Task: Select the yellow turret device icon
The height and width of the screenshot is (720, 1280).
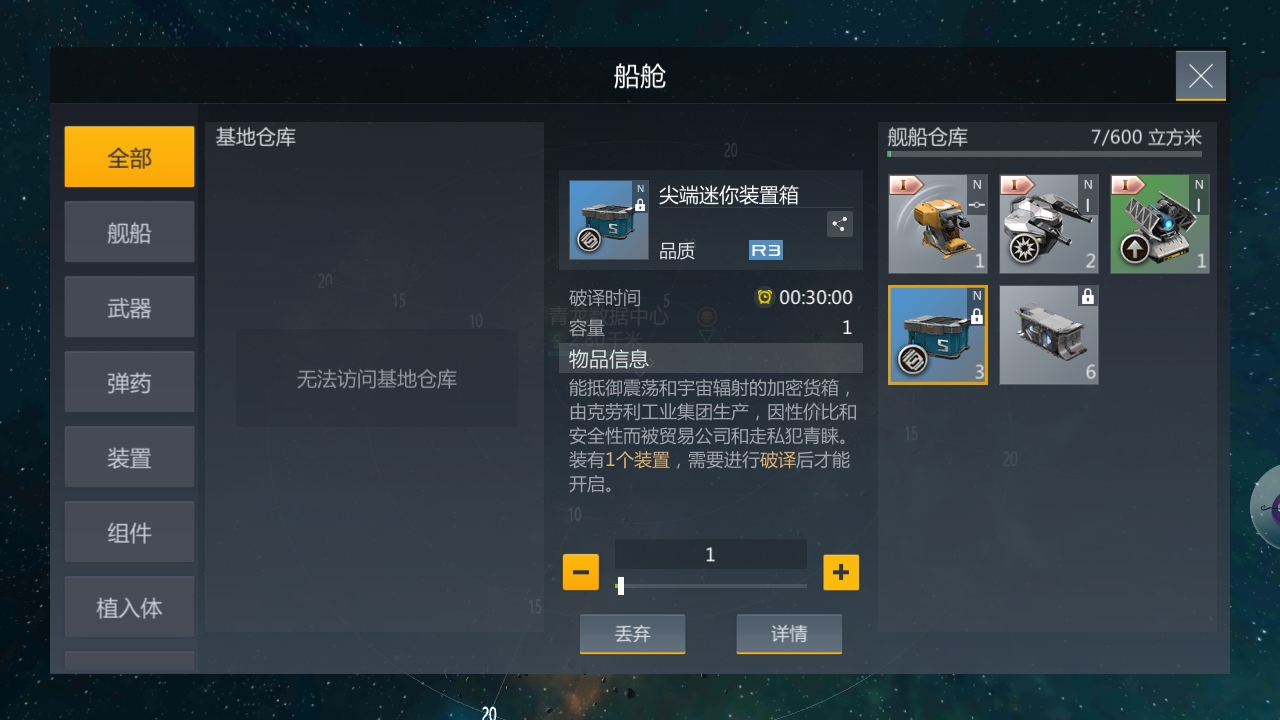Action: (937, 222)
